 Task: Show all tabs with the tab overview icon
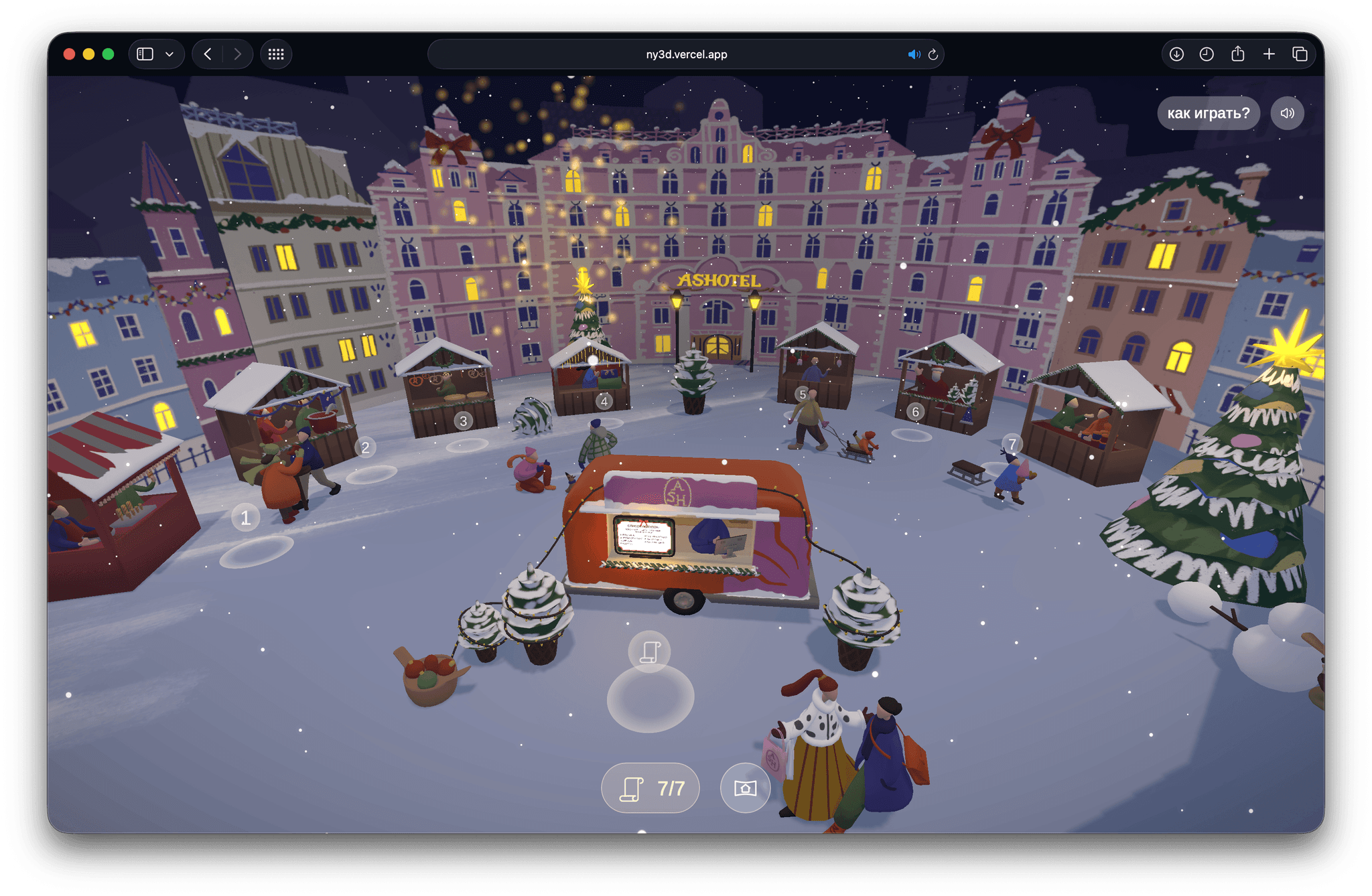click(x=1300, y=54)
